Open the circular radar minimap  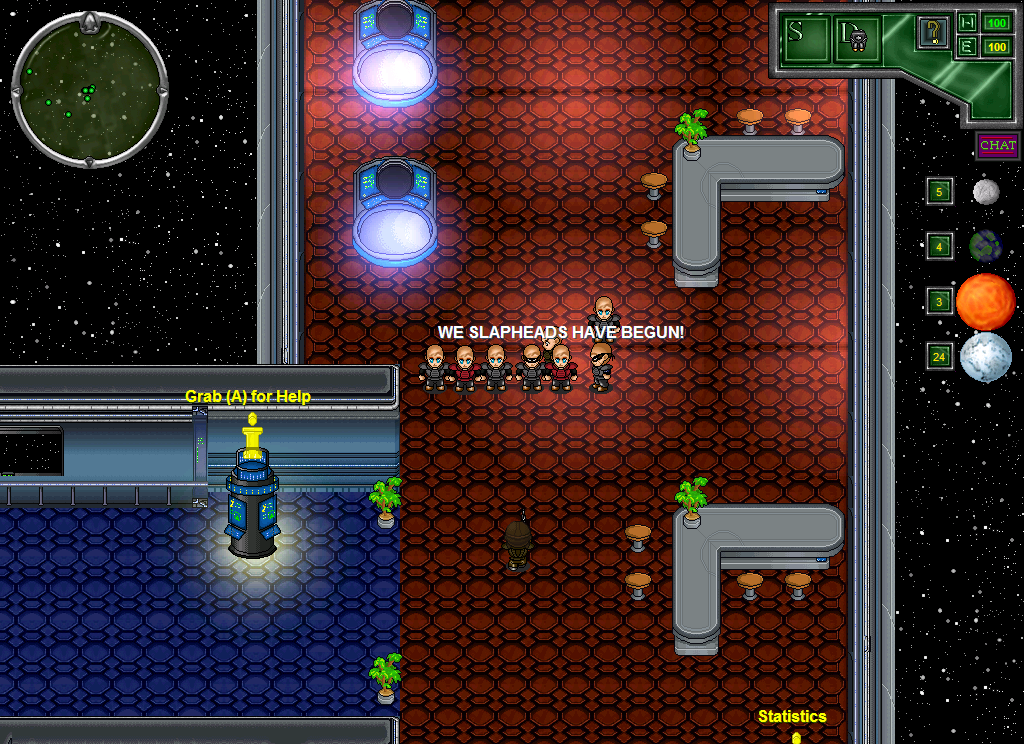(x=89, y=89)
